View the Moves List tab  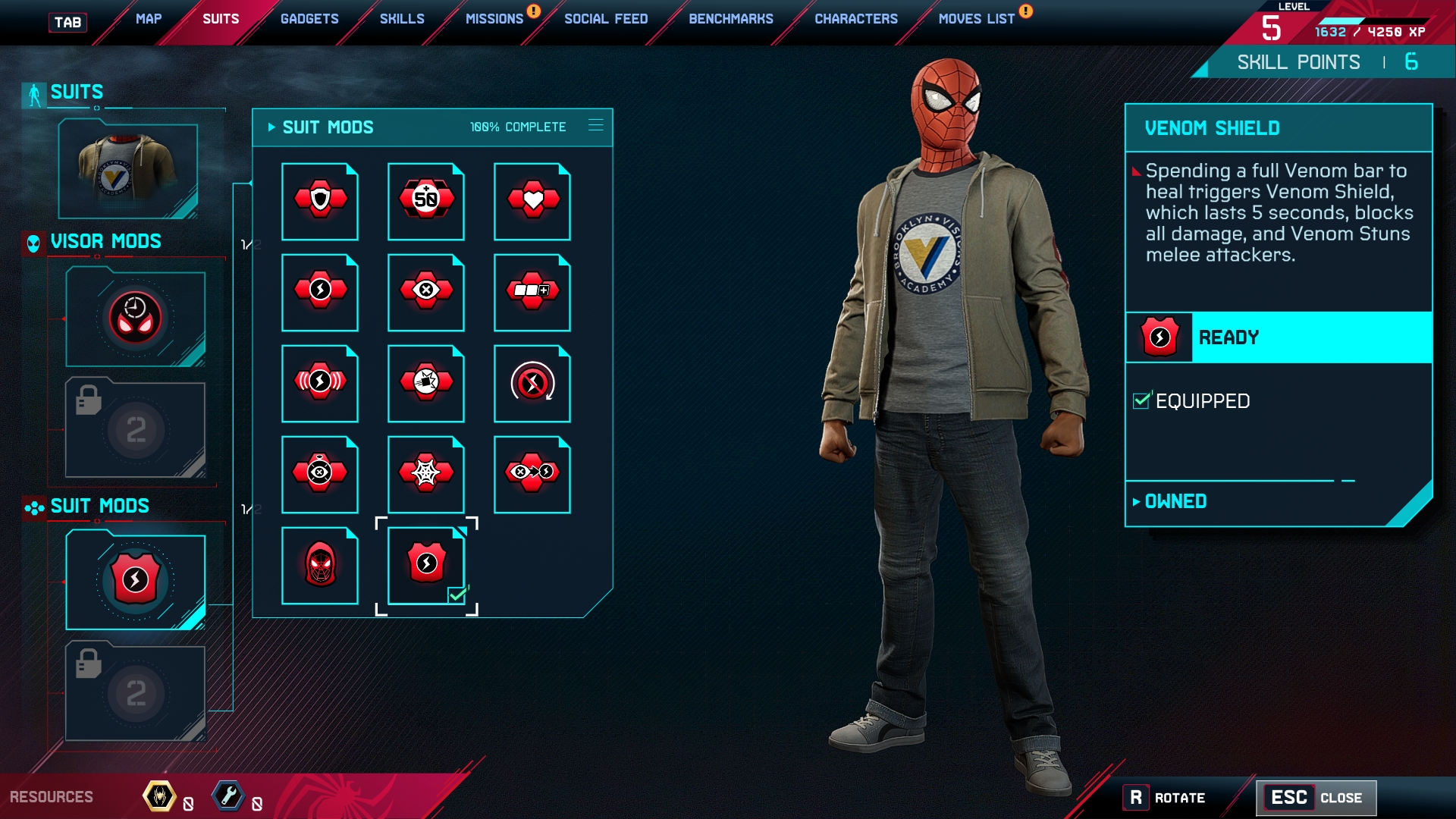[977, 19]
